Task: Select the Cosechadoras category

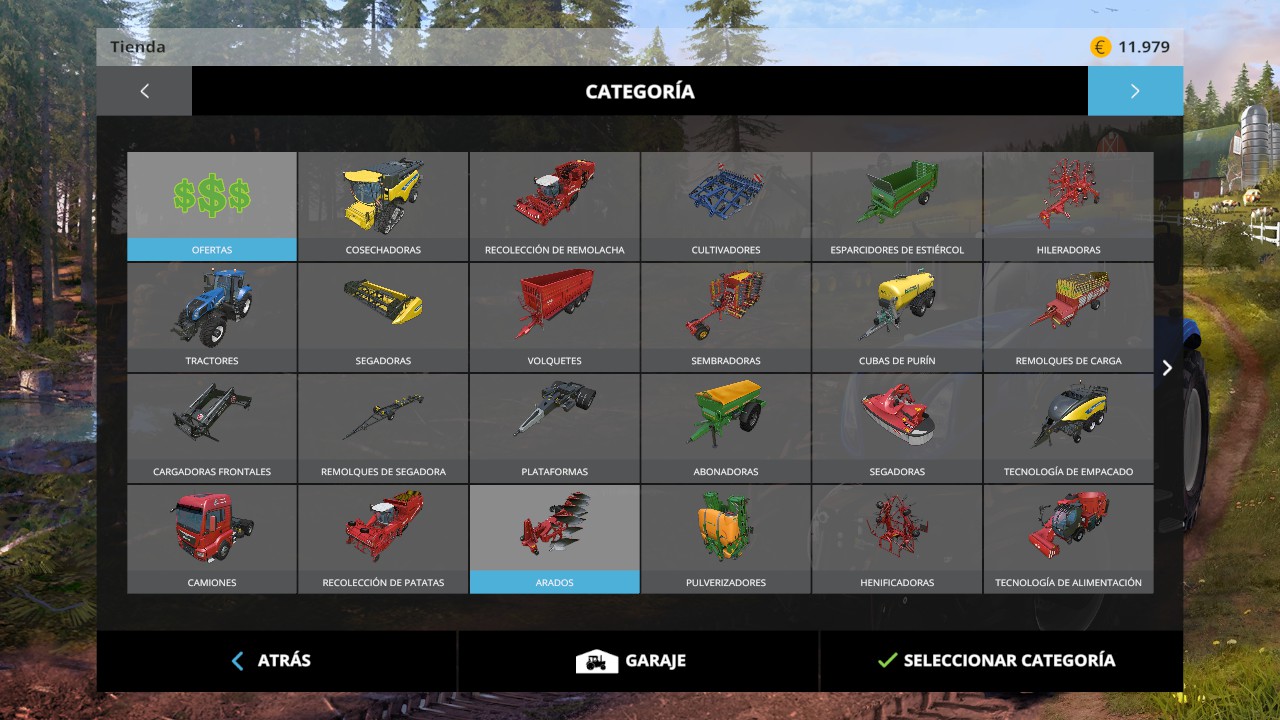Action: [x=383, y=206]
